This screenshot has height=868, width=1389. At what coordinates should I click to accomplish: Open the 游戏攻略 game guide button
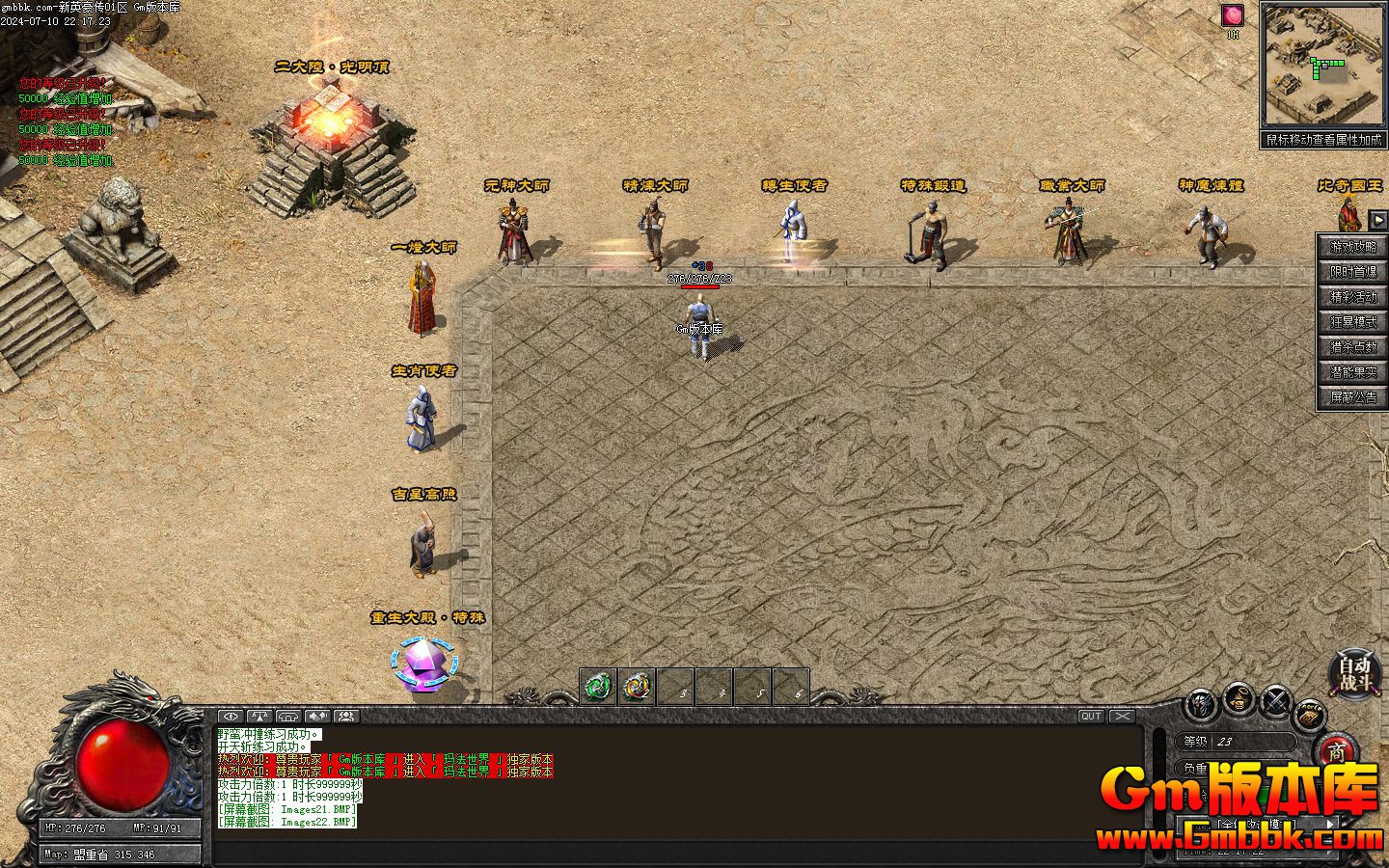click(x=1353, y=247)
